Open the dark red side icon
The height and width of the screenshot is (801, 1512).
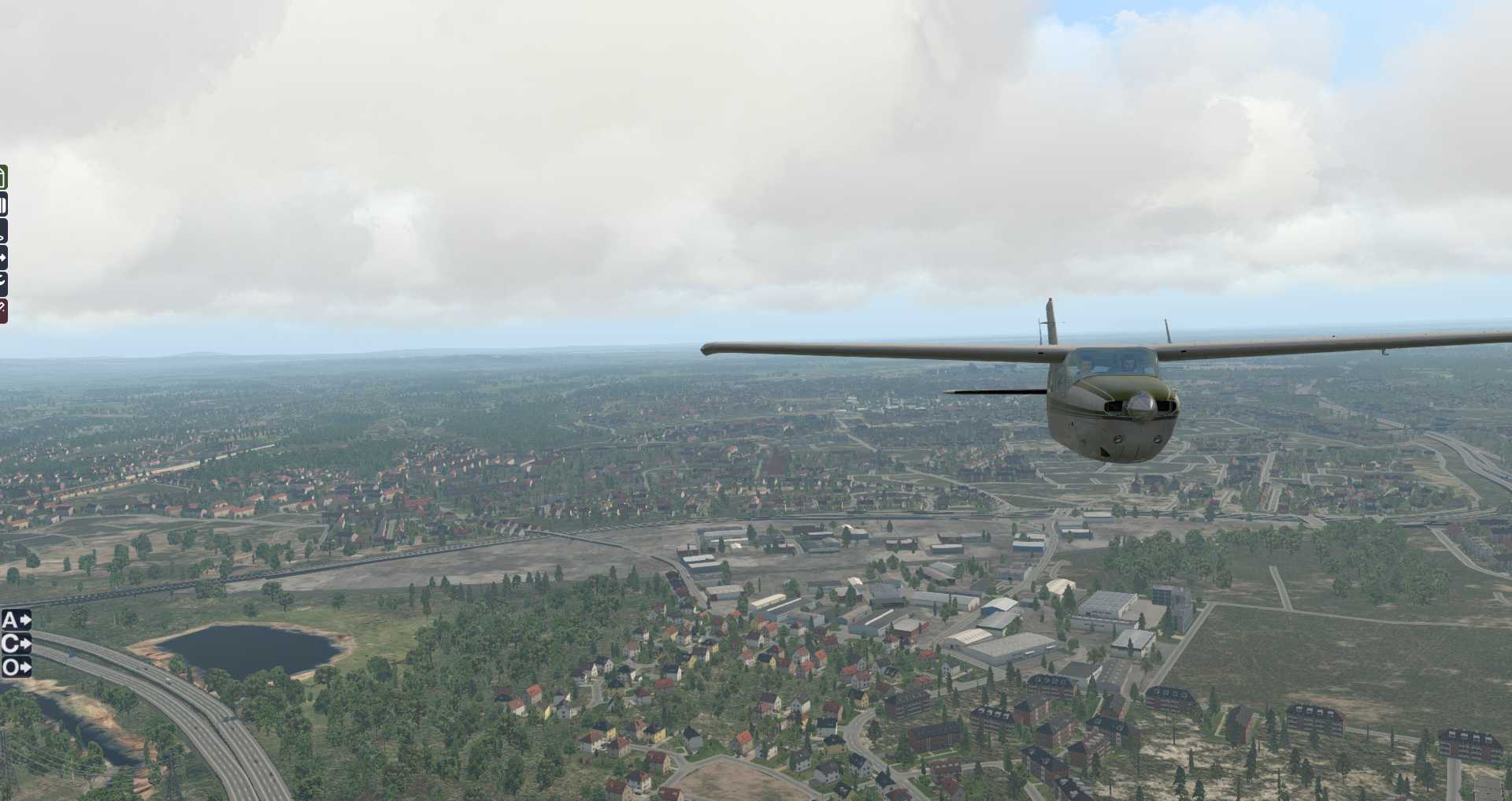pos(3,311)
